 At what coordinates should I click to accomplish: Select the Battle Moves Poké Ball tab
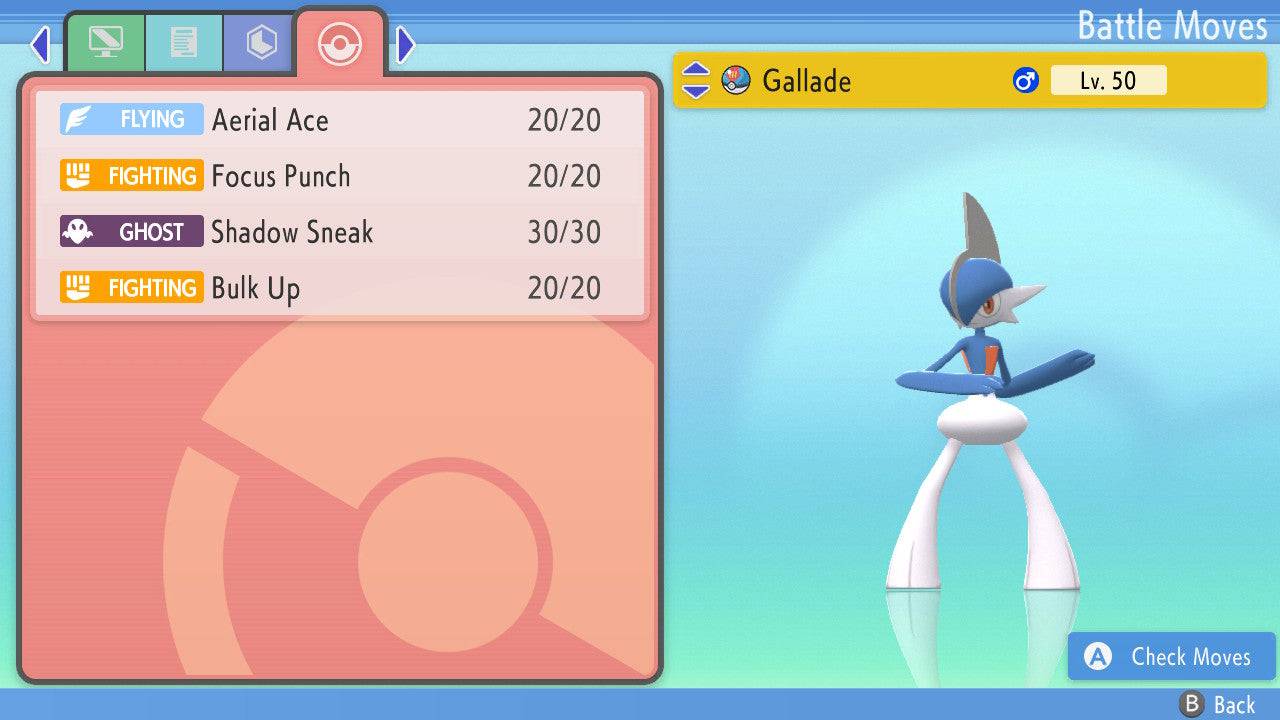(340, 44)
